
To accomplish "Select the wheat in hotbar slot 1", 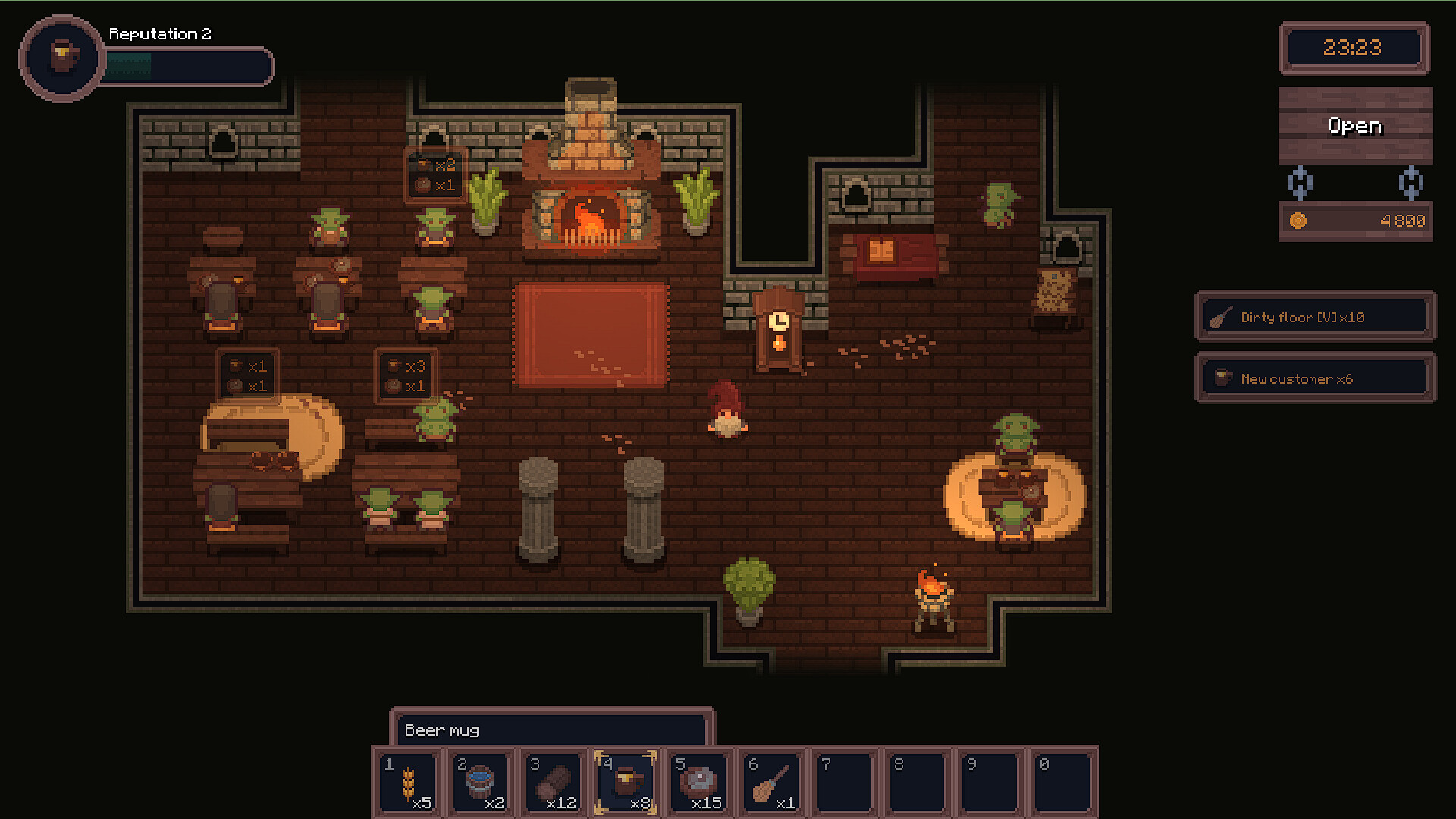I will [408, 783].
